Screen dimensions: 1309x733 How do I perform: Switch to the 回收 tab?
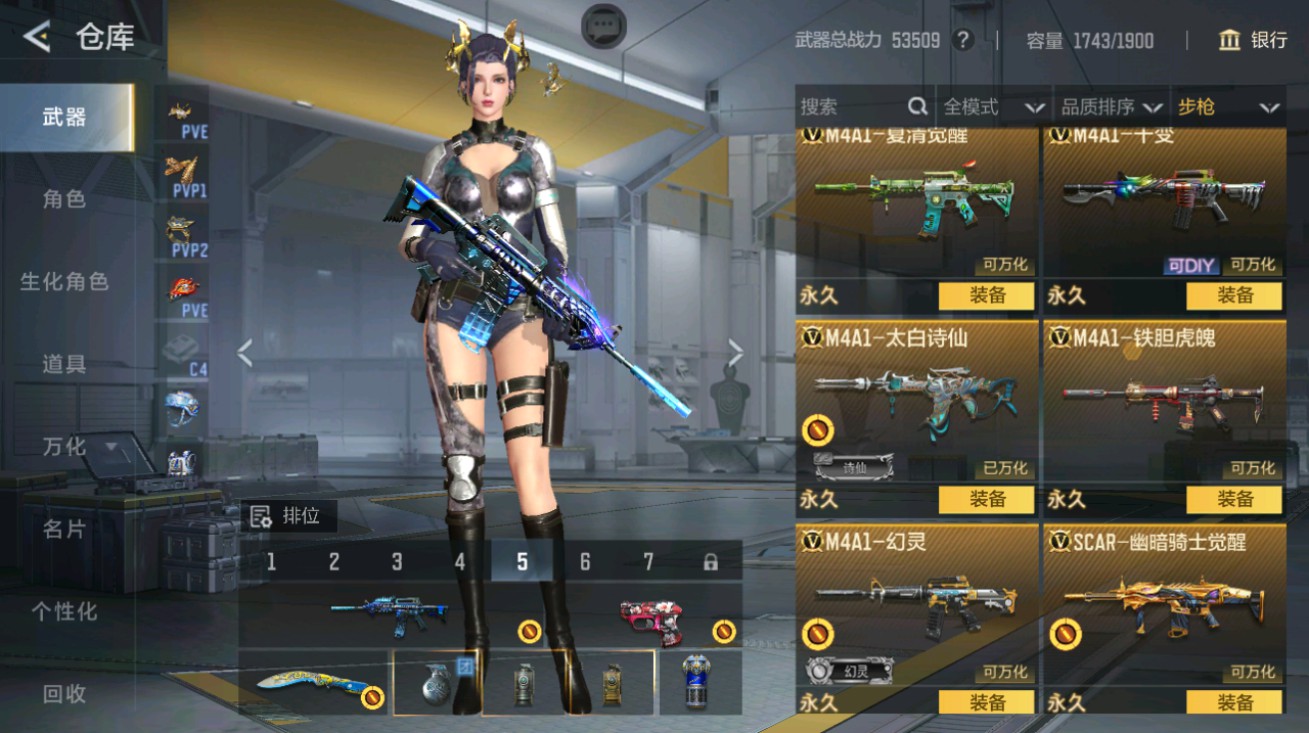click(x=62, y=693)
